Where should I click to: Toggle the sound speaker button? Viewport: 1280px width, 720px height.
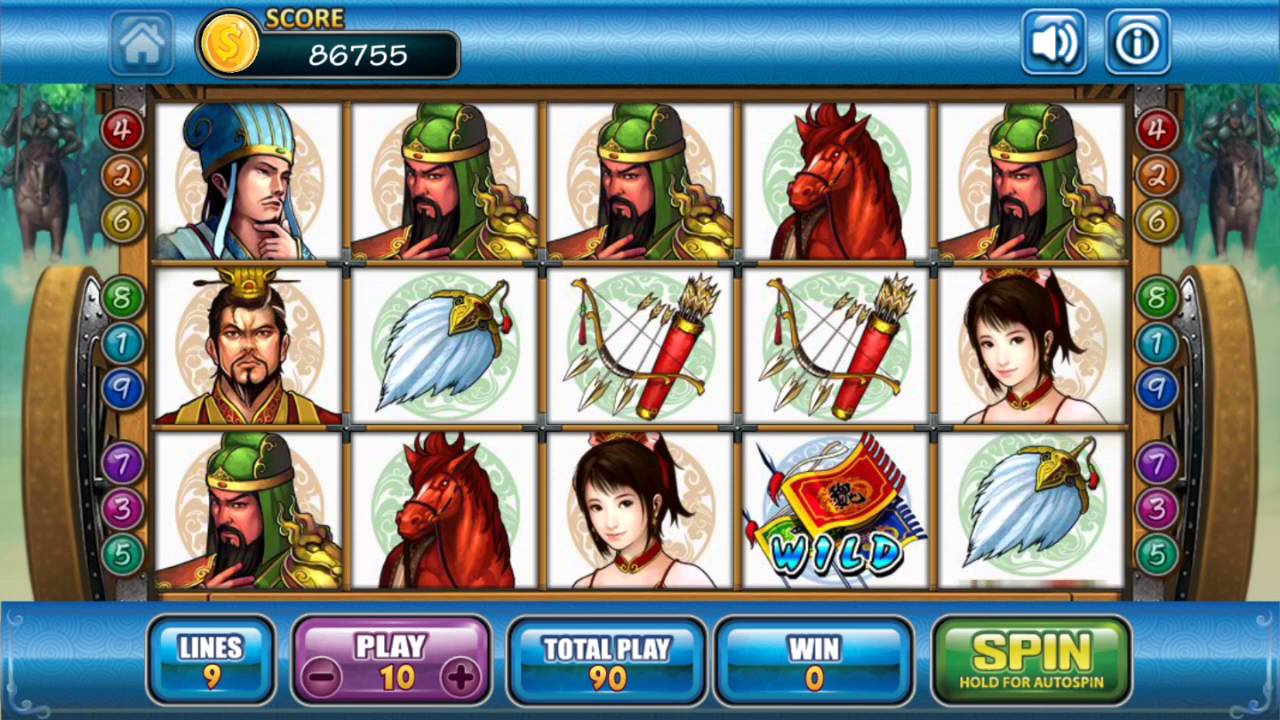(1053, 43)
